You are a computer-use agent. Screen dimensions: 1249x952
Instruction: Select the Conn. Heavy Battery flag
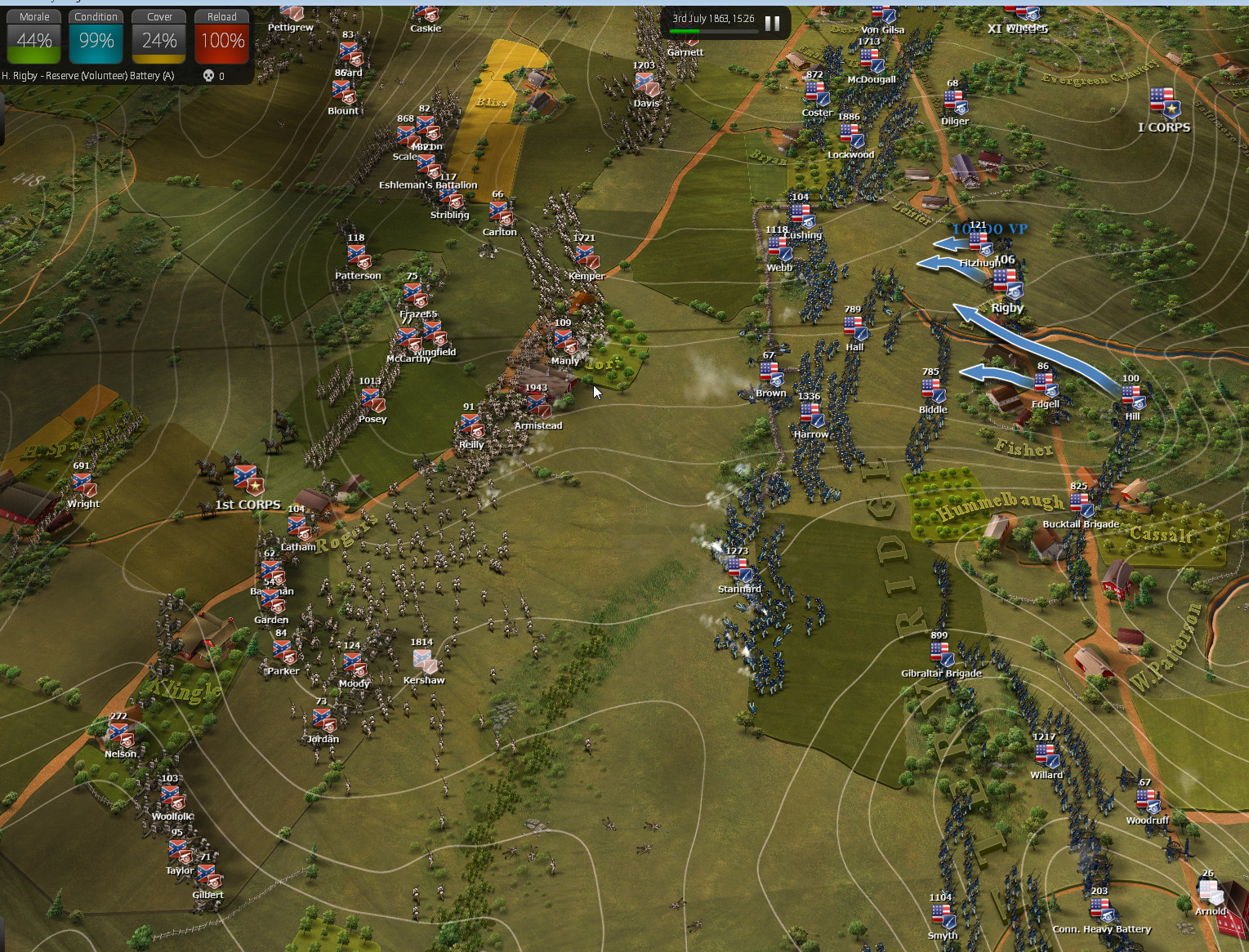pyautogui.click(x=1101, y=910)
